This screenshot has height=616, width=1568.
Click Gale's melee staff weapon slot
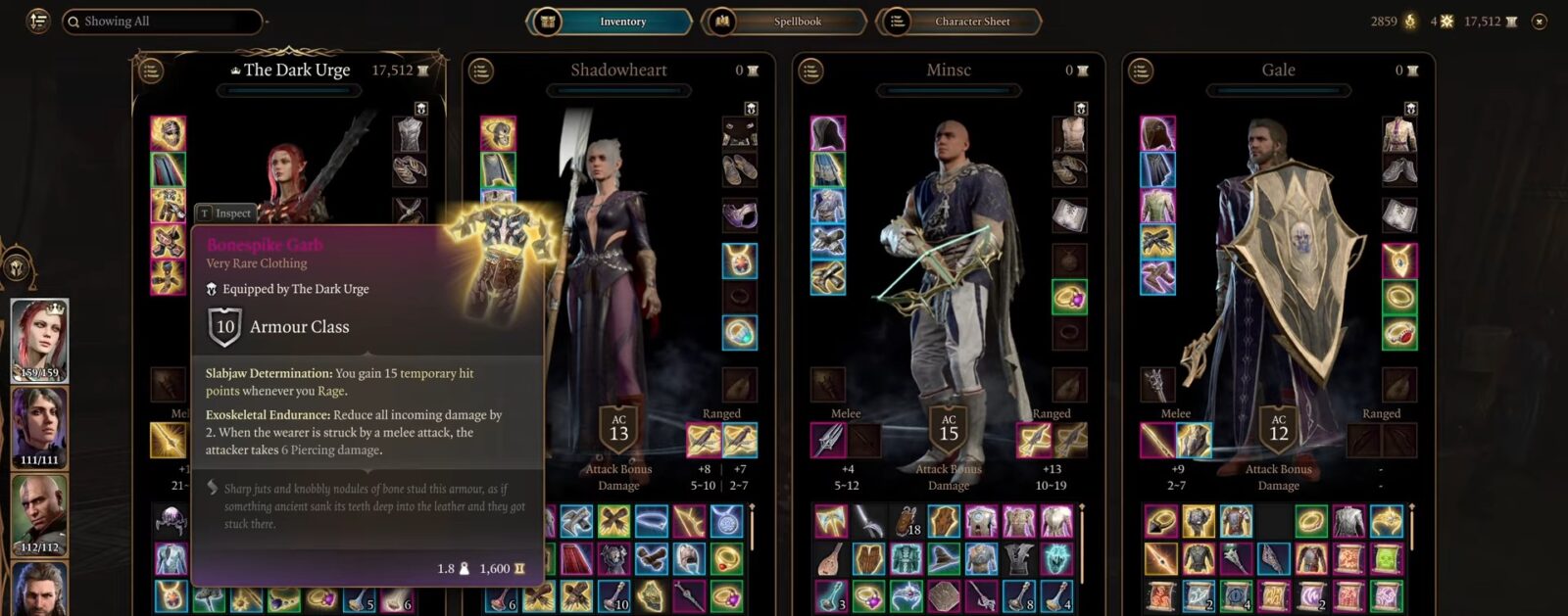pos(1157,441)
